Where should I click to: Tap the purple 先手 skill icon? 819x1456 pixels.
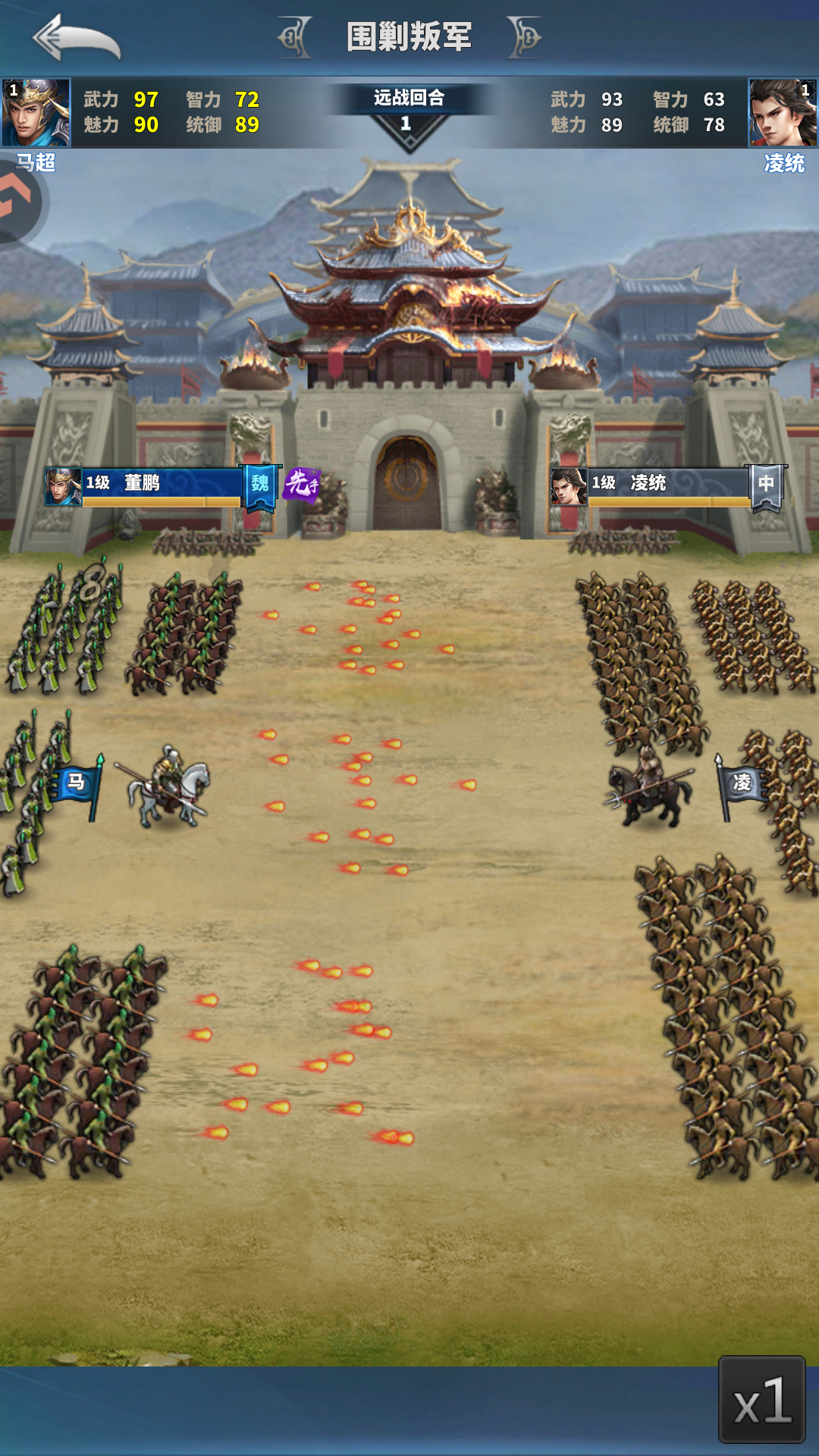pyautogui.click(x=301, y=484)
